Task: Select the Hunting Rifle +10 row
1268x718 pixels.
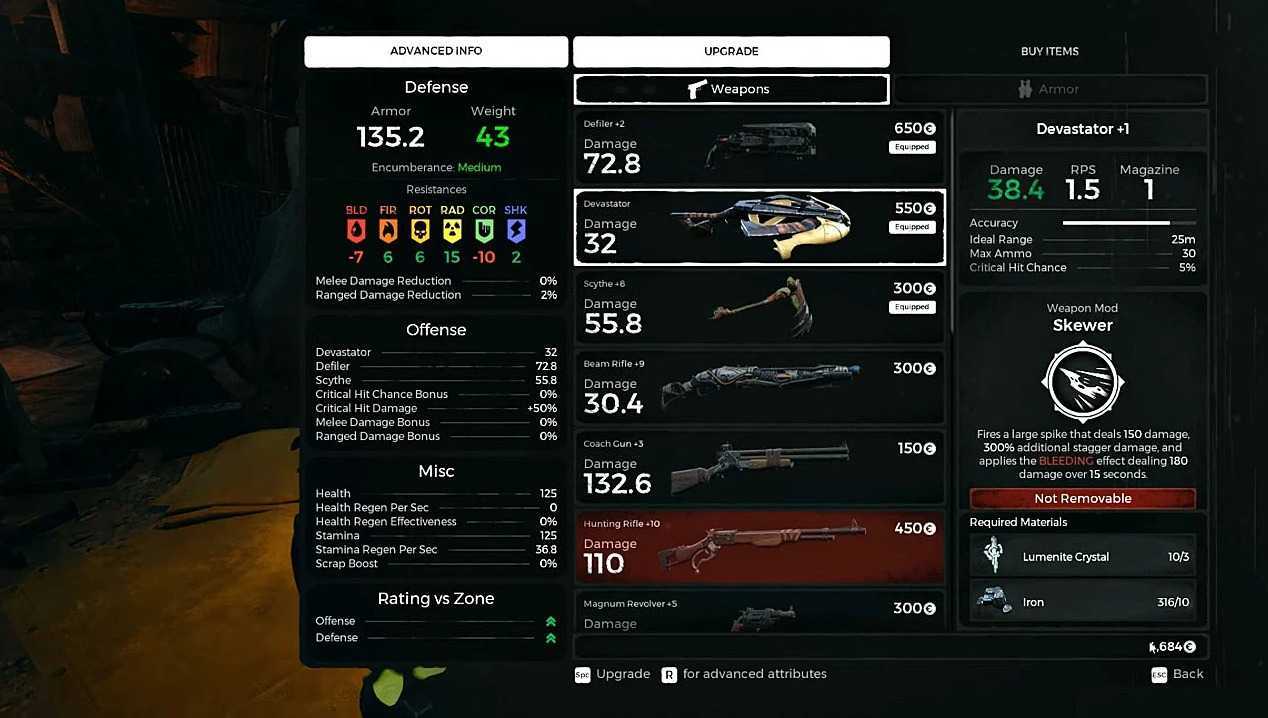Action: (759, 547)
